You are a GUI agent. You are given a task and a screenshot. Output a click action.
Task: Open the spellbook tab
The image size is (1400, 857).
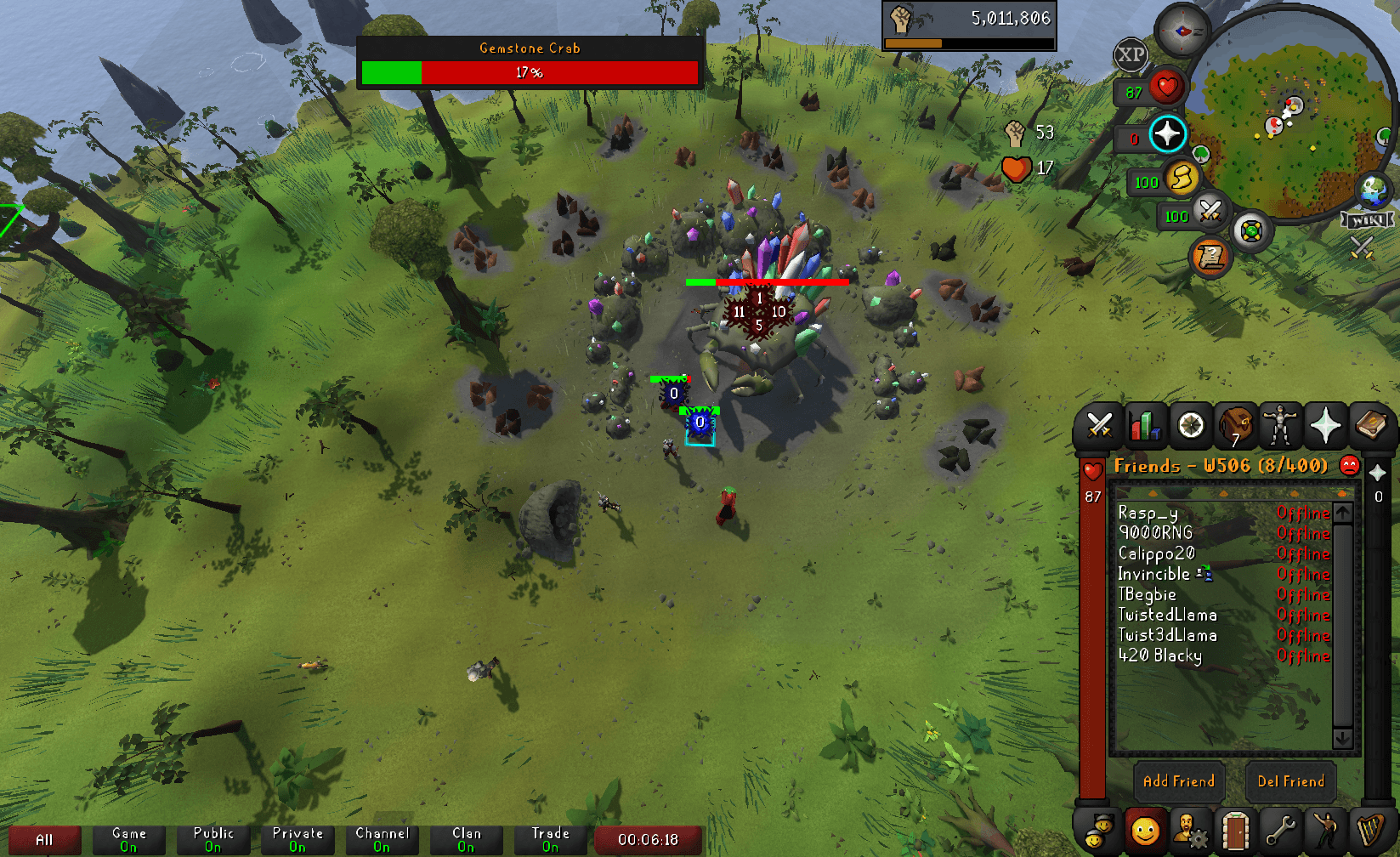pos(1371,423)
